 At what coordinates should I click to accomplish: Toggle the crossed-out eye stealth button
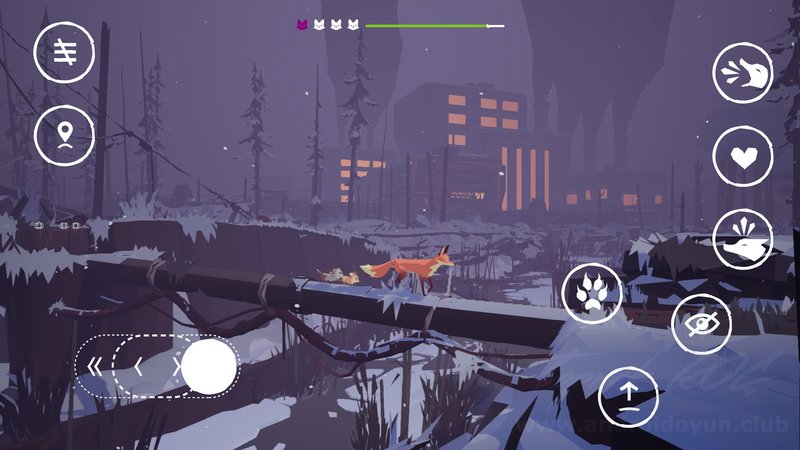pyautogui.click(x=701, y=323)
